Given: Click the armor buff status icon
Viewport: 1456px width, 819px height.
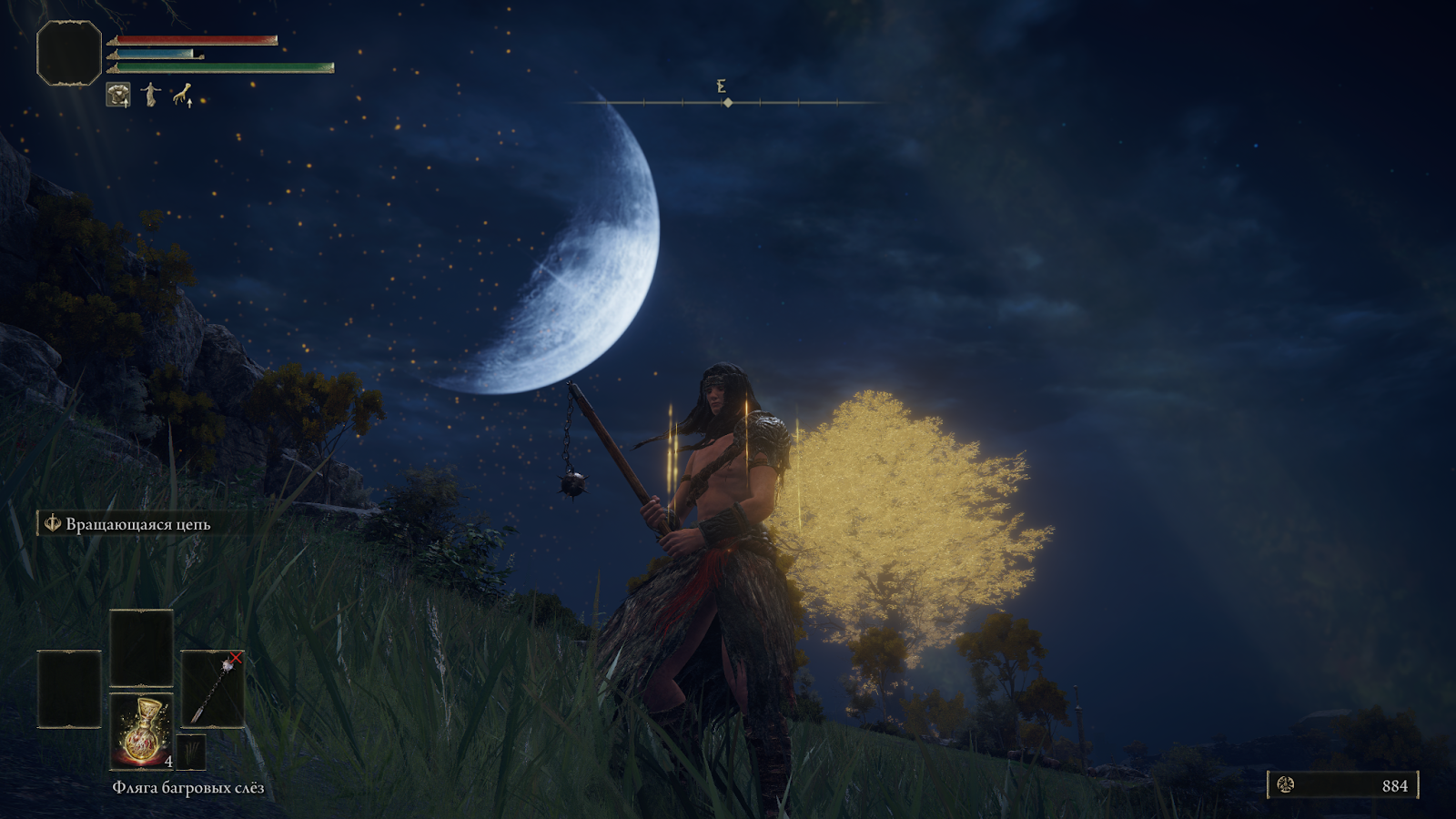Looking at the screenshot, I should point(118,95).
